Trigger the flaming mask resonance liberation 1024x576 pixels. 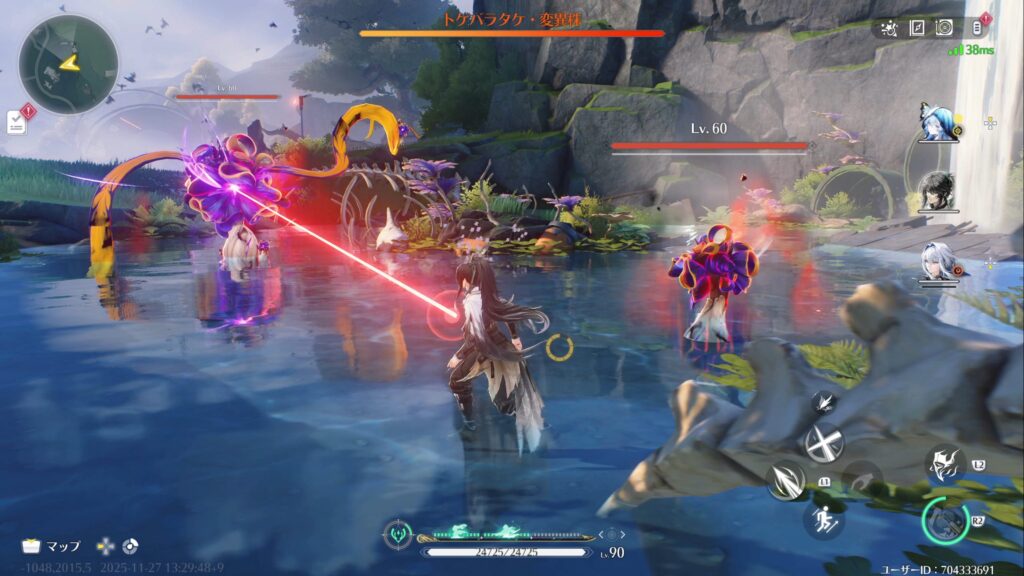pyautogui.click(x=943, y=463)
